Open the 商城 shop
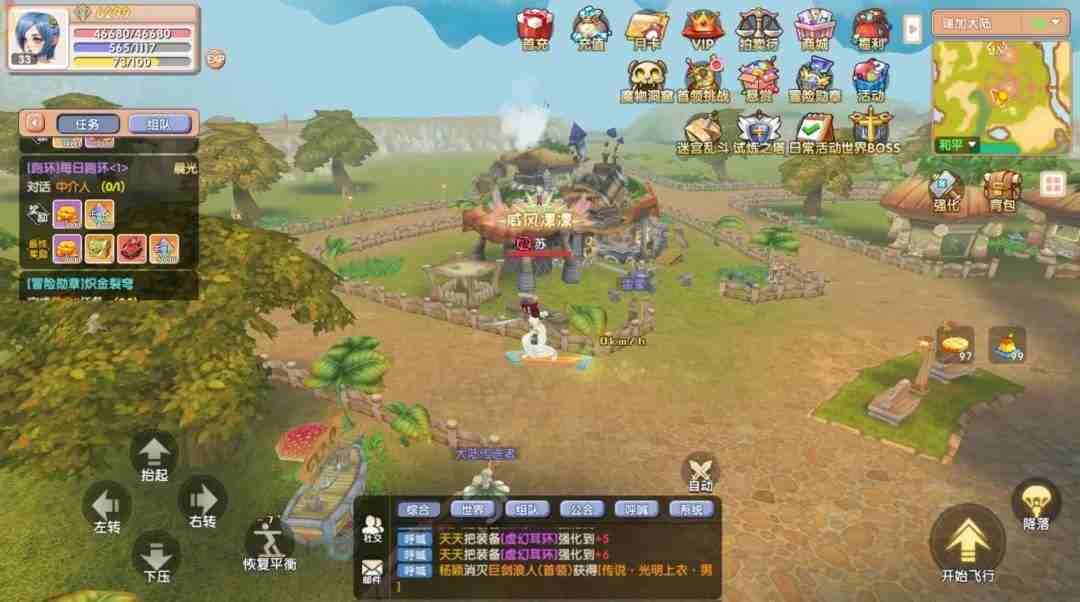This screenshot has width=1080, height=602. pos(814,28)
